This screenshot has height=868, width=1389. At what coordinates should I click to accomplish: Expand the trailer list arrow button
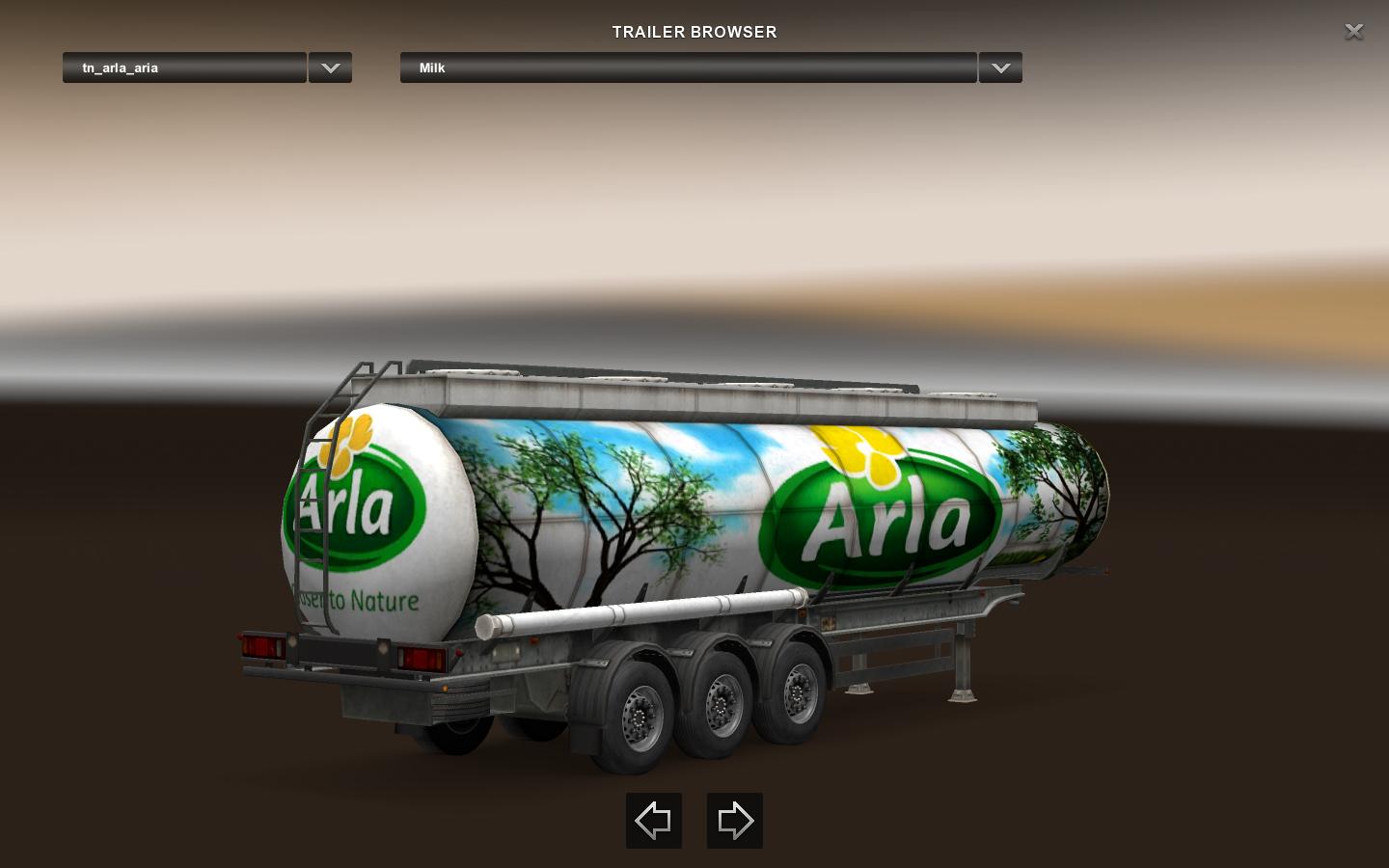(x=330, y=68)
